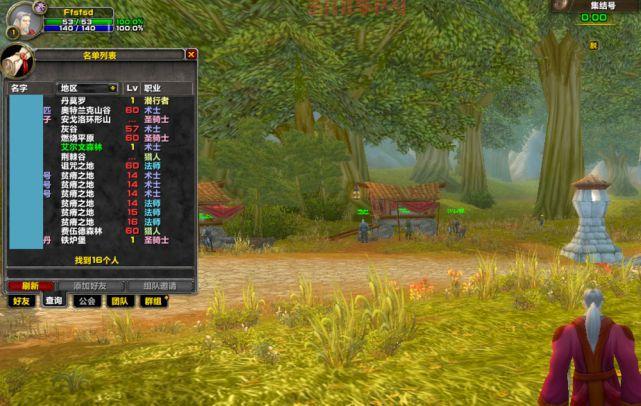
Task: Sort the list by Lv level column
Action: point(131,88)
